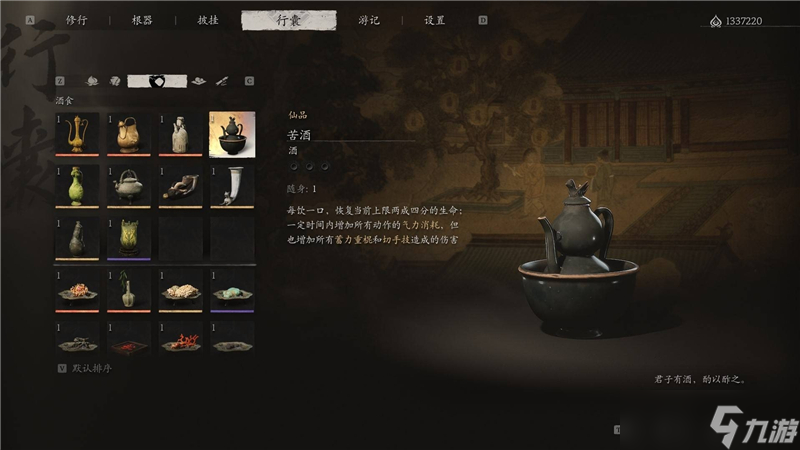The height and width of the screenshot is (450, 800).
Task: Pick the dark gourd bottle item
Action: [x=77, y=238]
